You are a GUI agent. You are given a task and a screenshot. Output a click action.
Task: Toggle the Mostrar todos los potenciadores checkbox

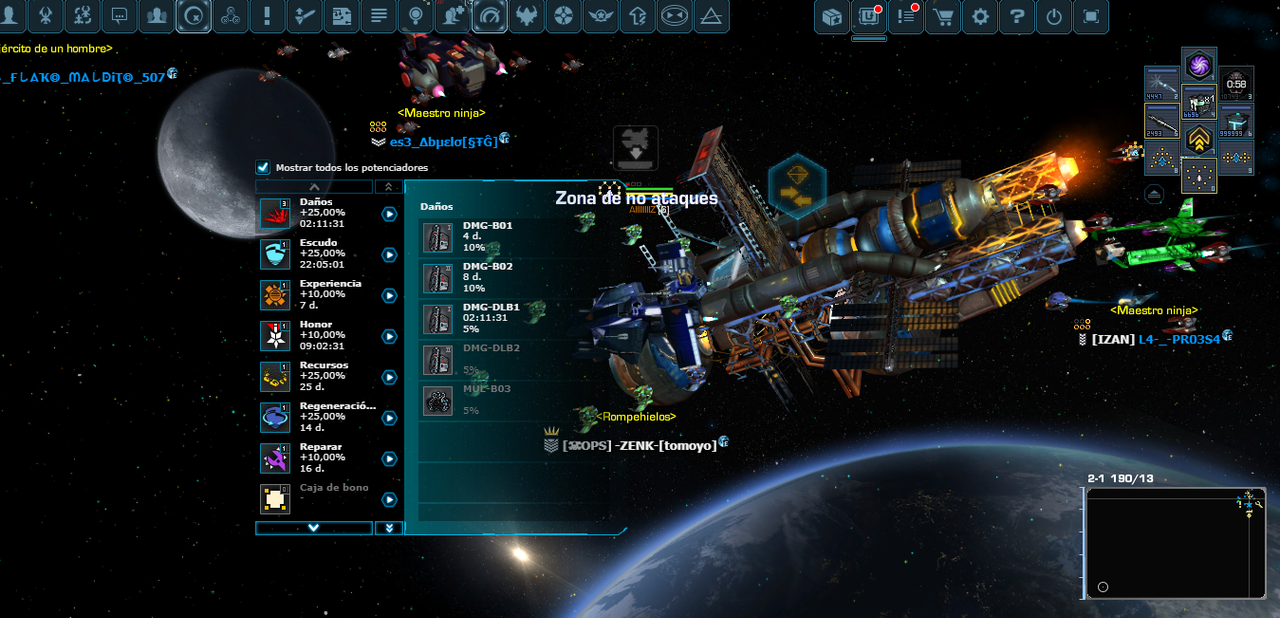tap(263, 168)
